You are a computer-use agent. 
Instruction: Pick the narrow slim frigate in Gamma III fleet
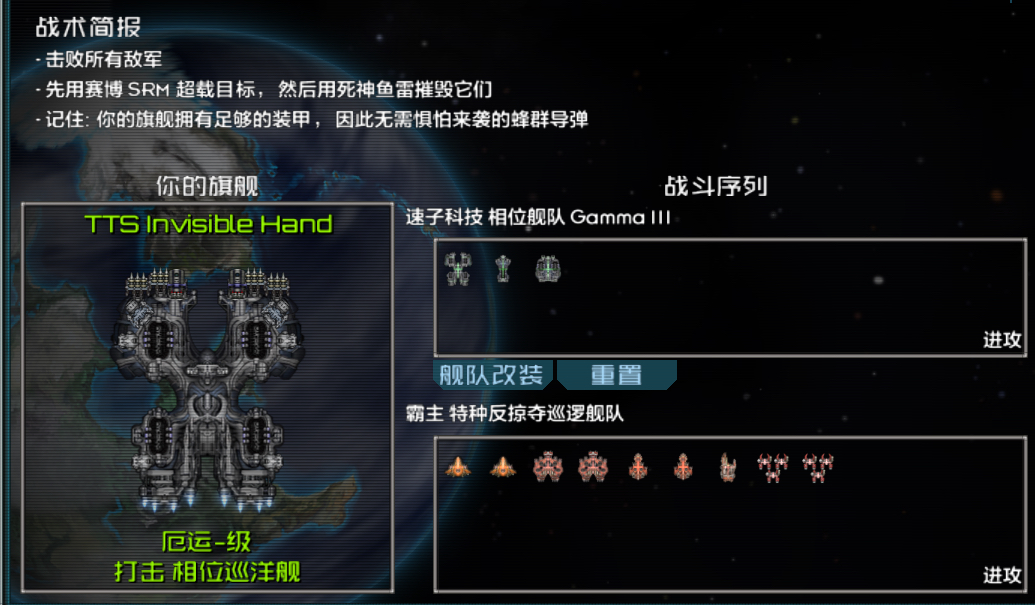coord(502,268)
